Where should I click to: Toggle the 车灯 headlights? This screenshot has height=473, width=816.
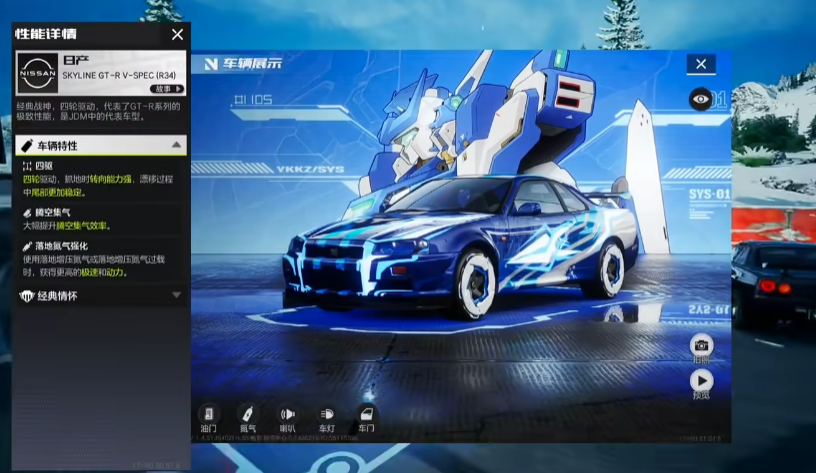tap(326, 414)
